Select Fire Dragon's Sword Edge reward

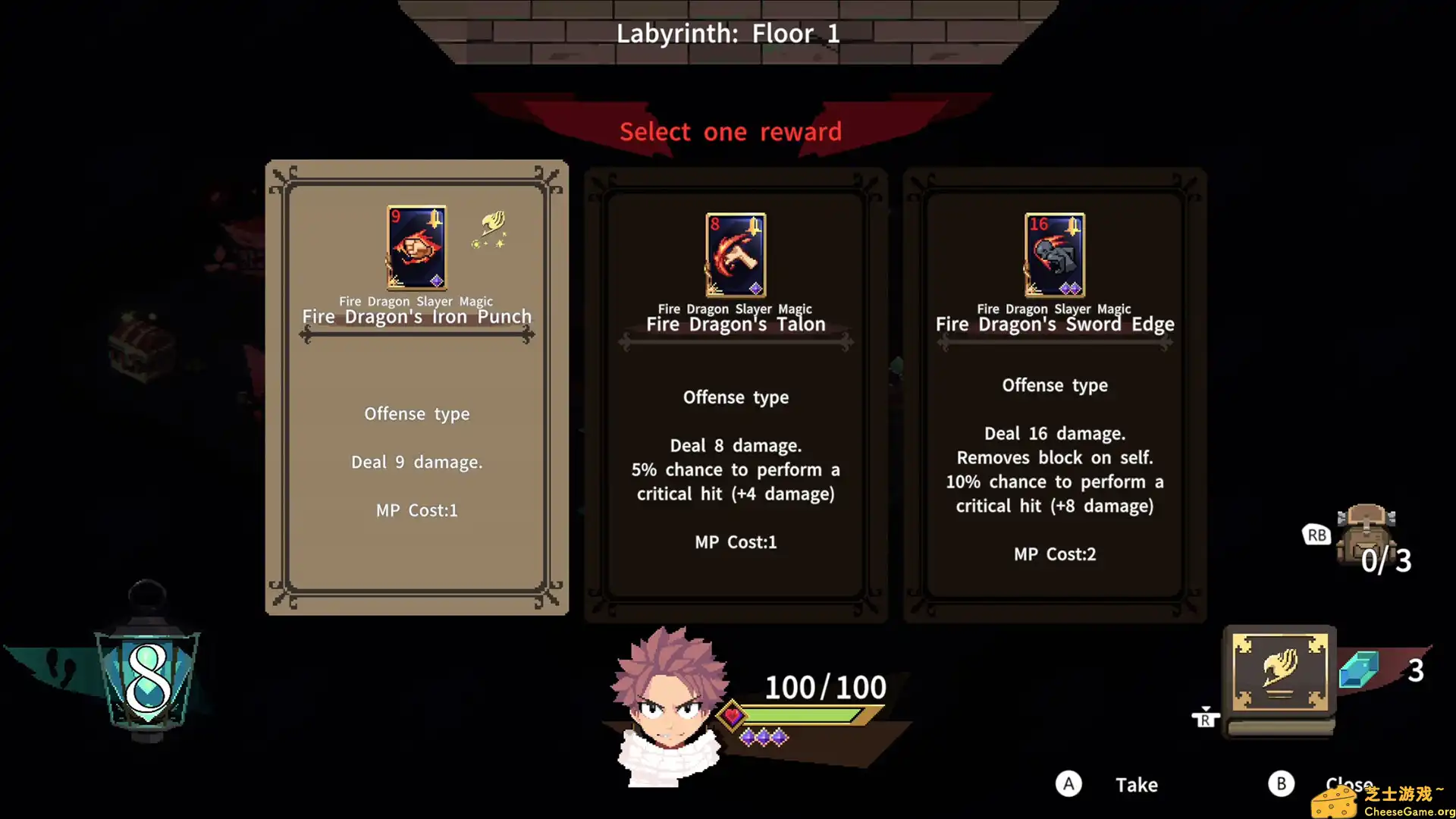(x=1055, y=394)
